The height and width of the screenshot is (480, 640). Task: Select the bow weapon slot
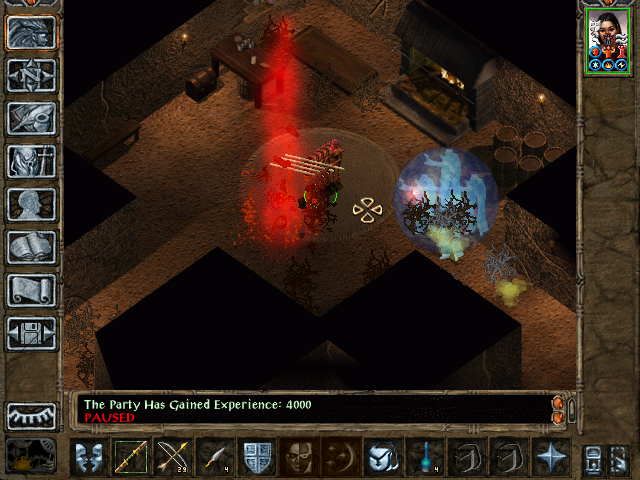(x=131, y=456)
